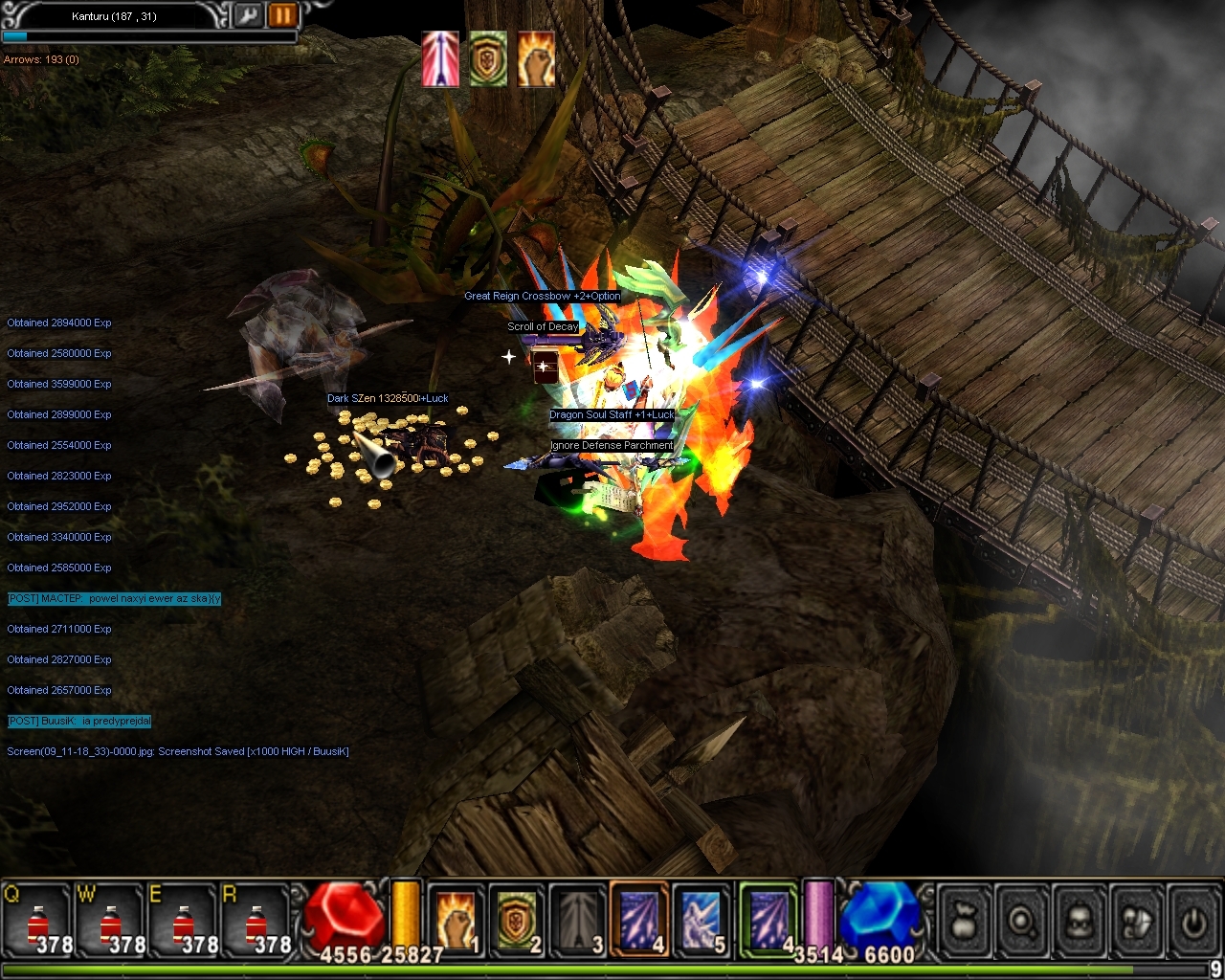Click the MACTEP post chat message
Screen dimensions: 1225x980
114,599
